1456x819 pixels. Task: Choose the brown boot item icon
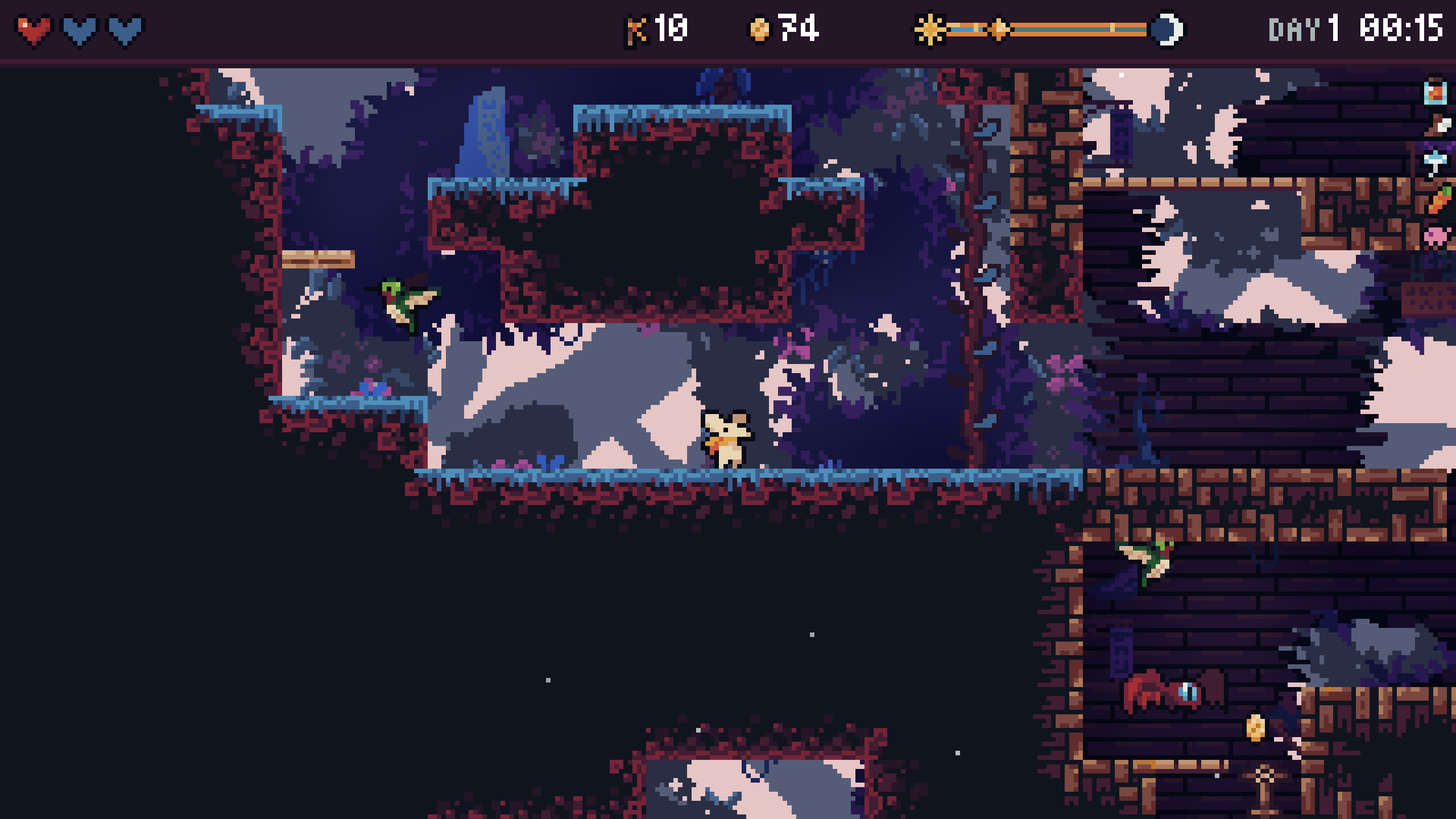[x=1438, y=126]
